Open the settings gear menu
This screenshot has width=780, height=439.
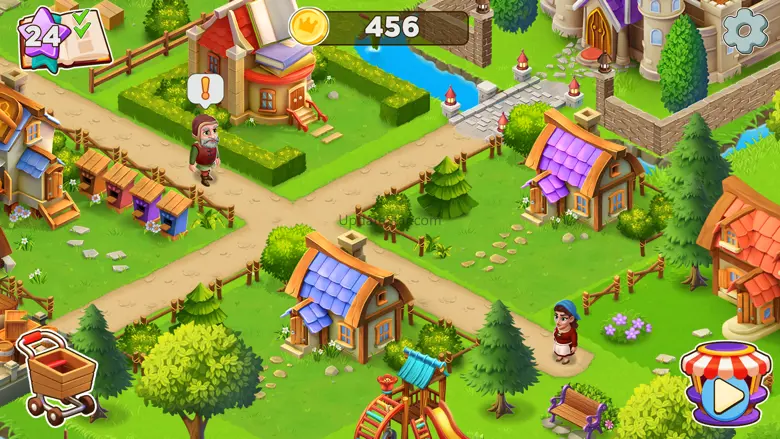click(745, 32)
